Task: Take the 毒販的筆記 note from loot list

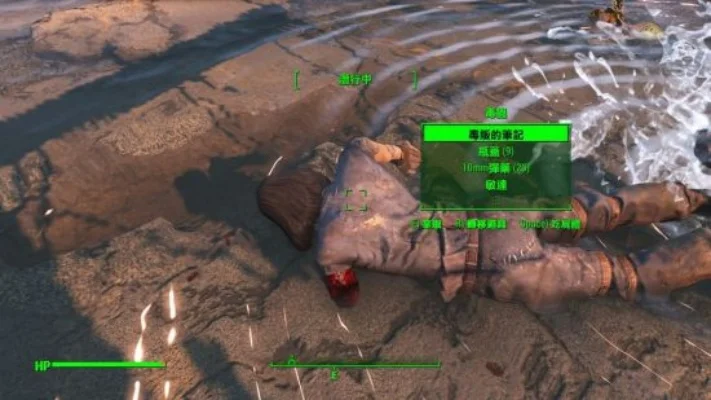Action: [495, 133]
